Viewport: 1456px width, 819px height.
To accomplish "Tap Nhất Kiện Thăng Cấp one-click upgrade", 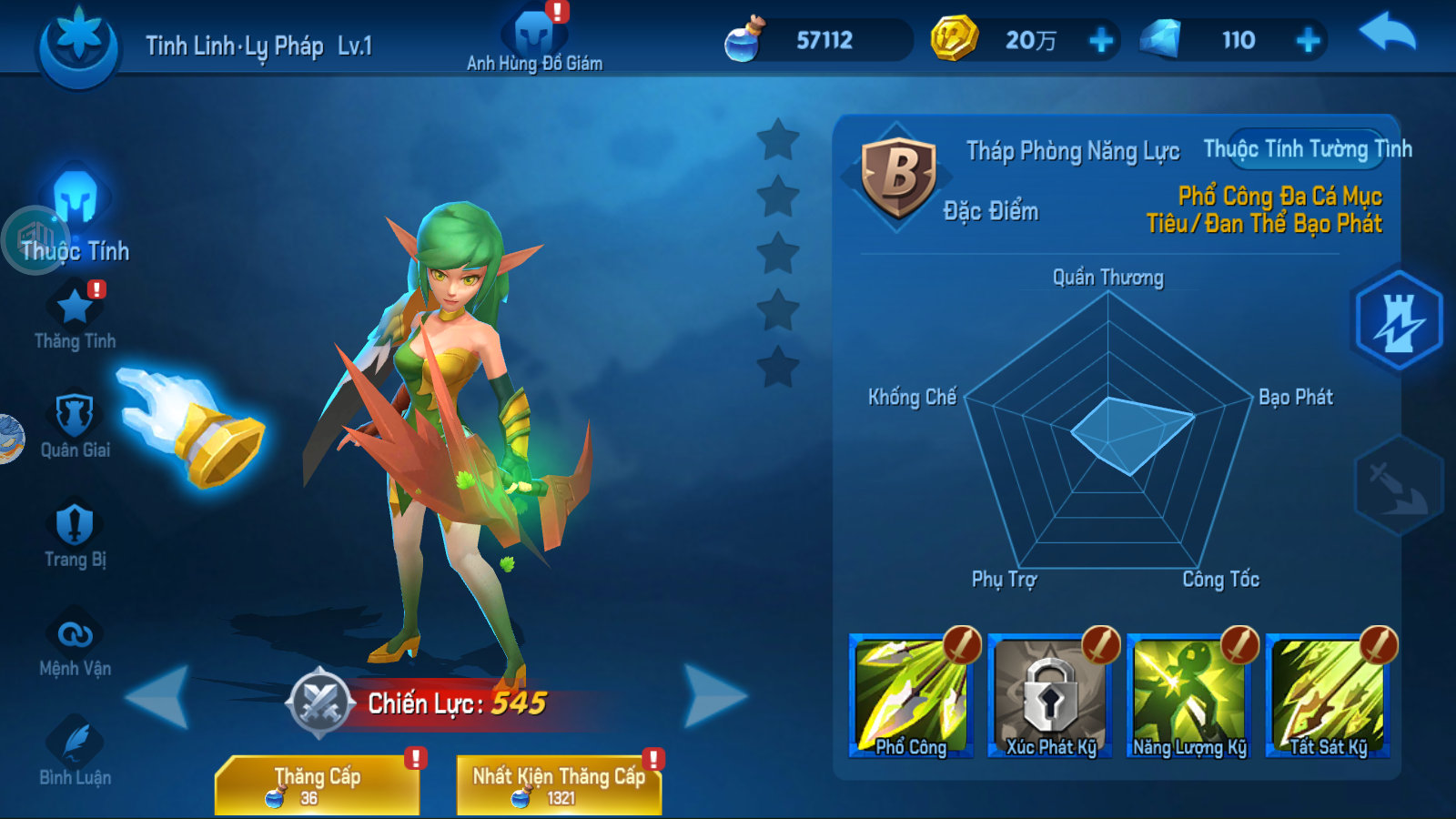I will [x=559, y=784].
